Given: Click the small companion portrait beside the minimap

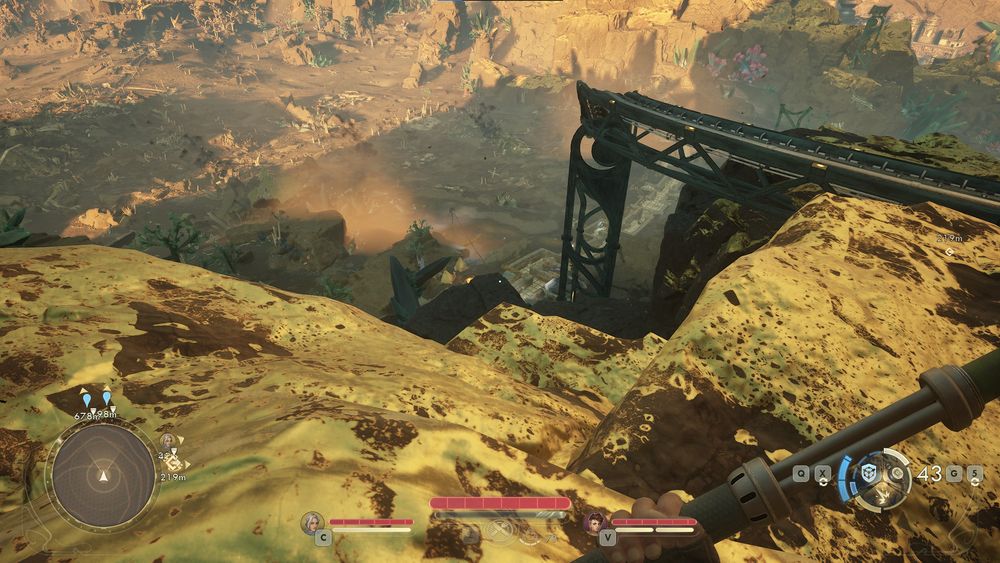Looking at the screenshot, I should [167, 440].
